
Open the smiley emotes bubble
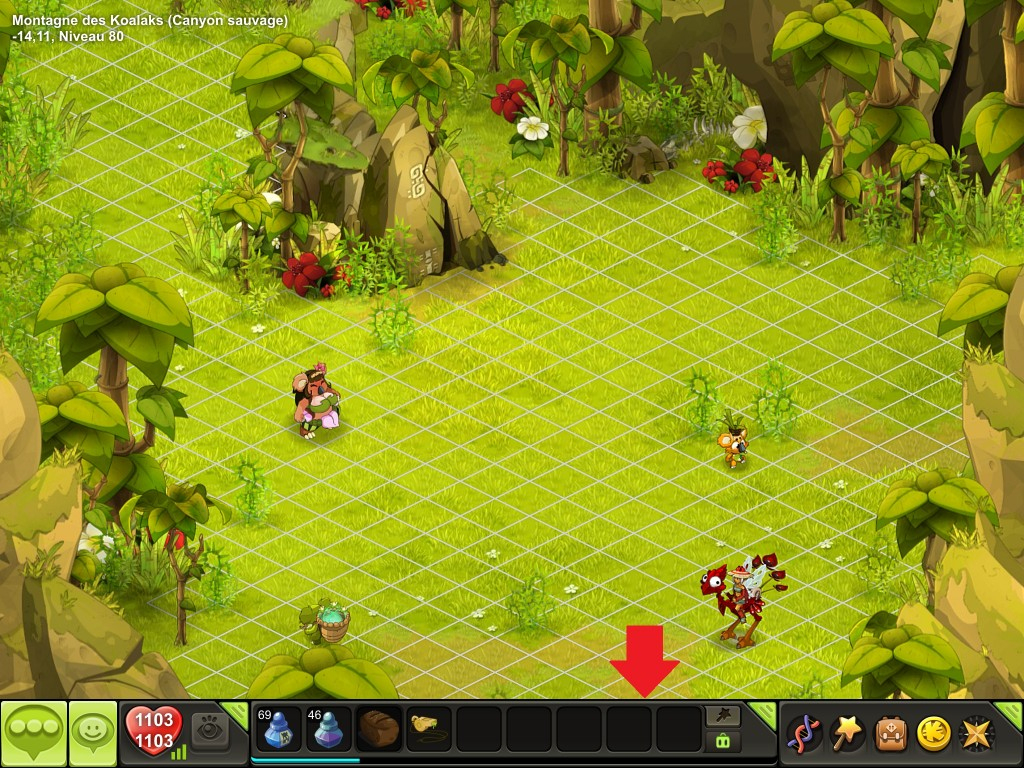[93, 733]
